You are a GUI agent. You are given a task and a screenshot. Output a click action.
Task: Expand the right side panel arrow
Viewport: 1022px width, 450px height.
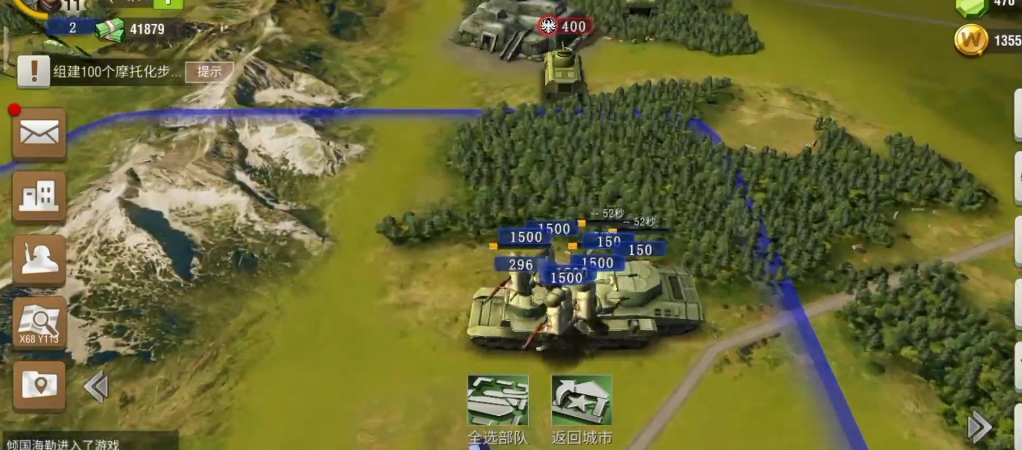980,427
